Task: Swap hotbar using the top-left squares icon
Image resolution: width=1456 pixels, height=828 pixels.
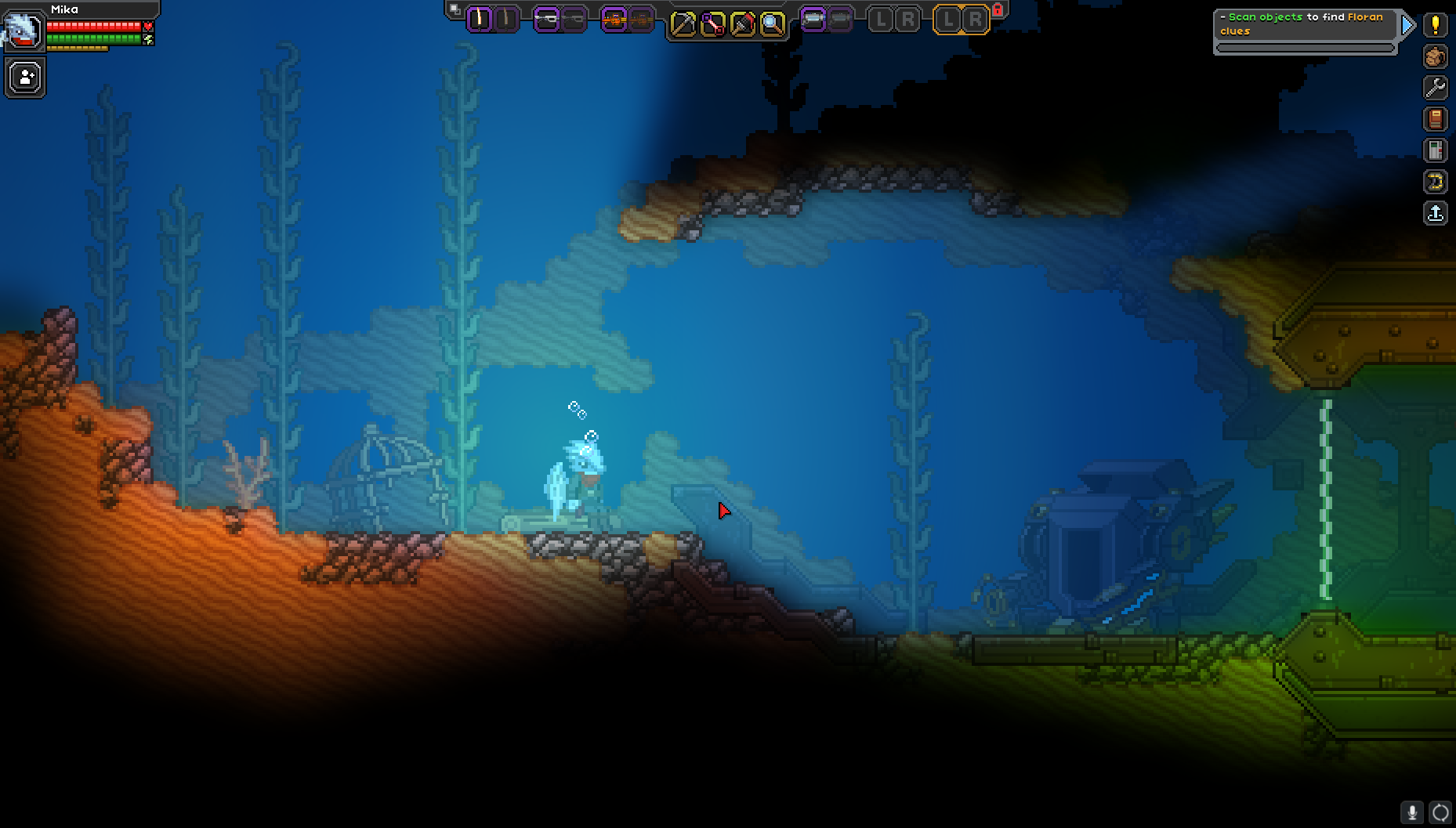Action: pos(455,10)
